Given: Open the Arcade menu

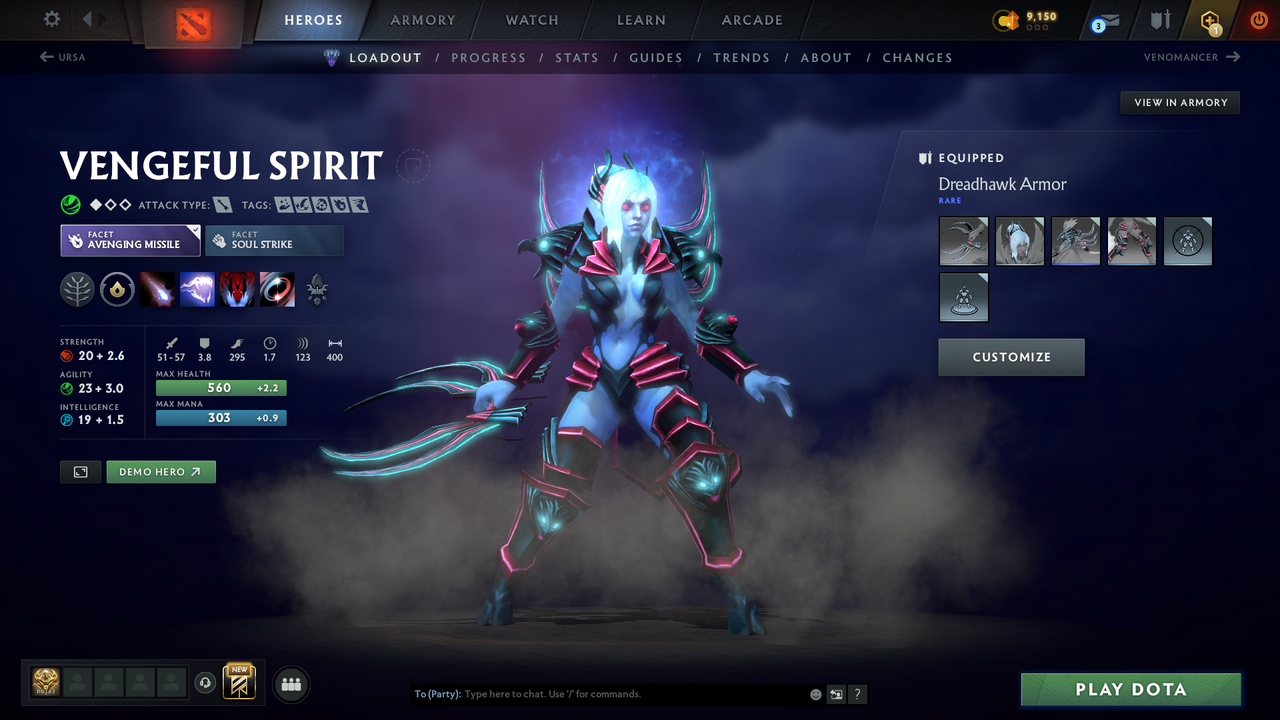Looking at the screenshot, I should tap(751, 20).
